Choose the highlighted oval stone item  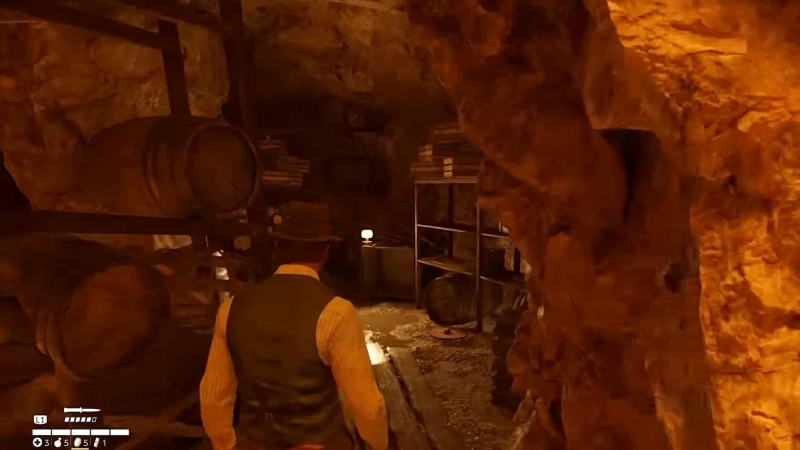tap(76, 442)
